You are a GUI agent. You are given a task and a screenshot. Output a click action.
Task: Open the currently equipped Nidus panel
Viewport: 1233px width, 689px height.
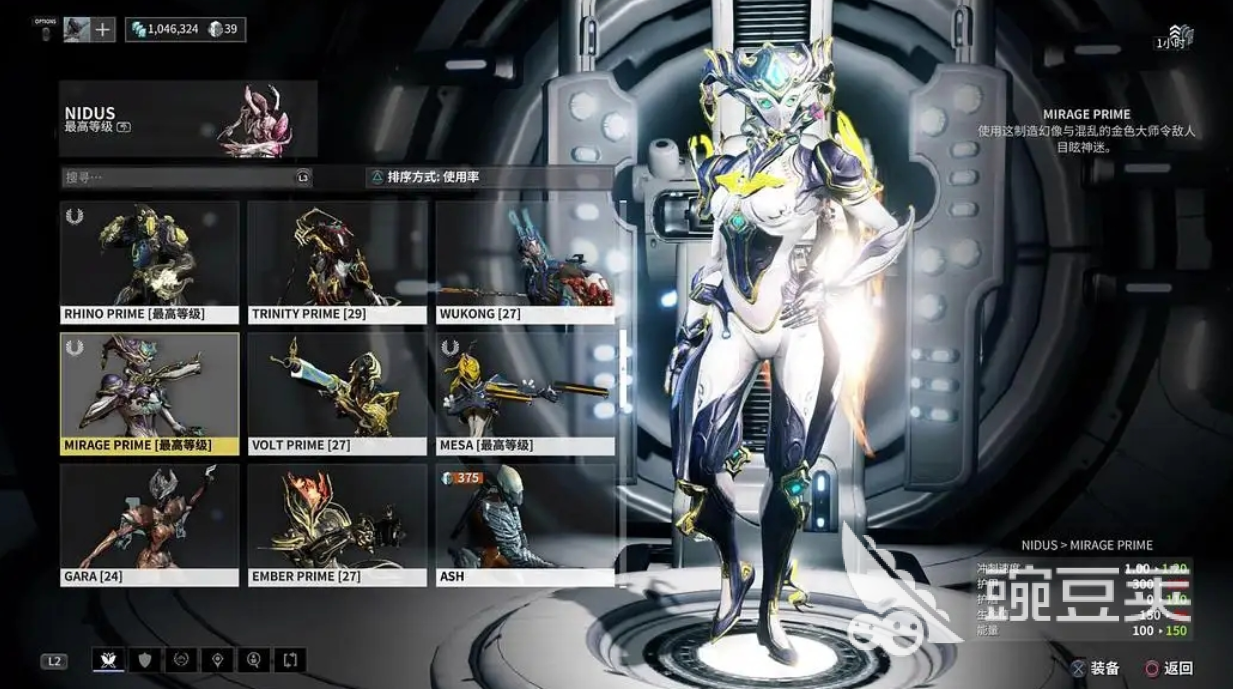[x=188, y=119]
